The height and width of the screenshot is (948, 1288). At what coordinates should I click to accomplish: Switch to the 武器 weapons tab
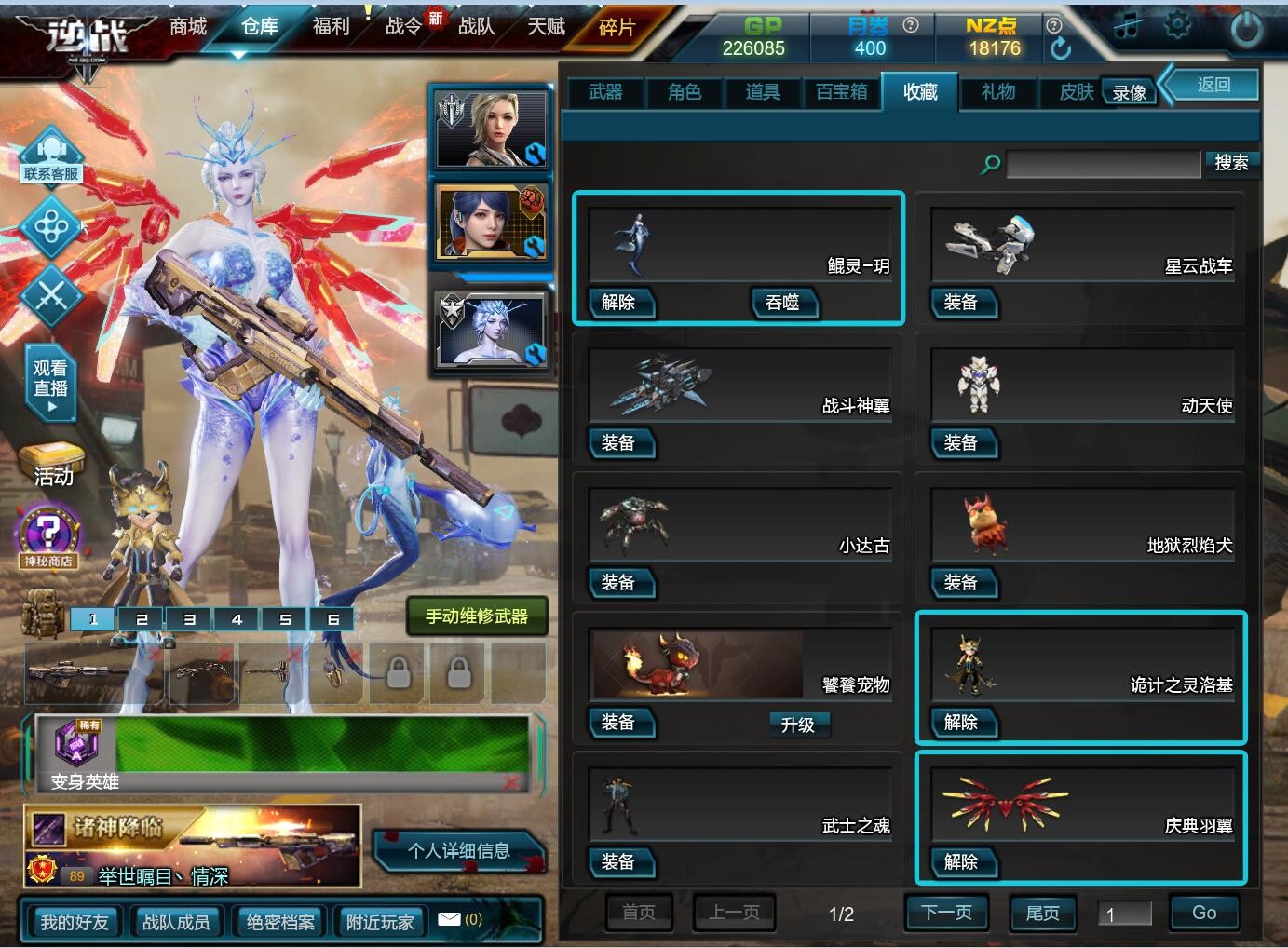tap(605, 92)
